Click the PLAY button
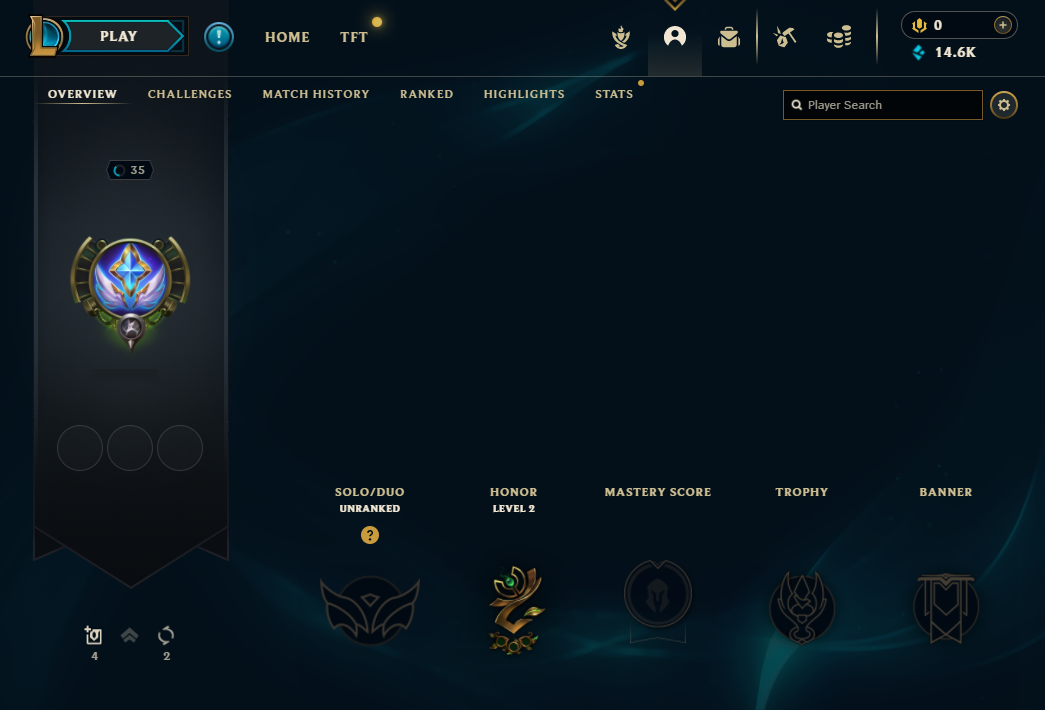1045x710 pixels. pyautogui.click(x=118, y=36)
